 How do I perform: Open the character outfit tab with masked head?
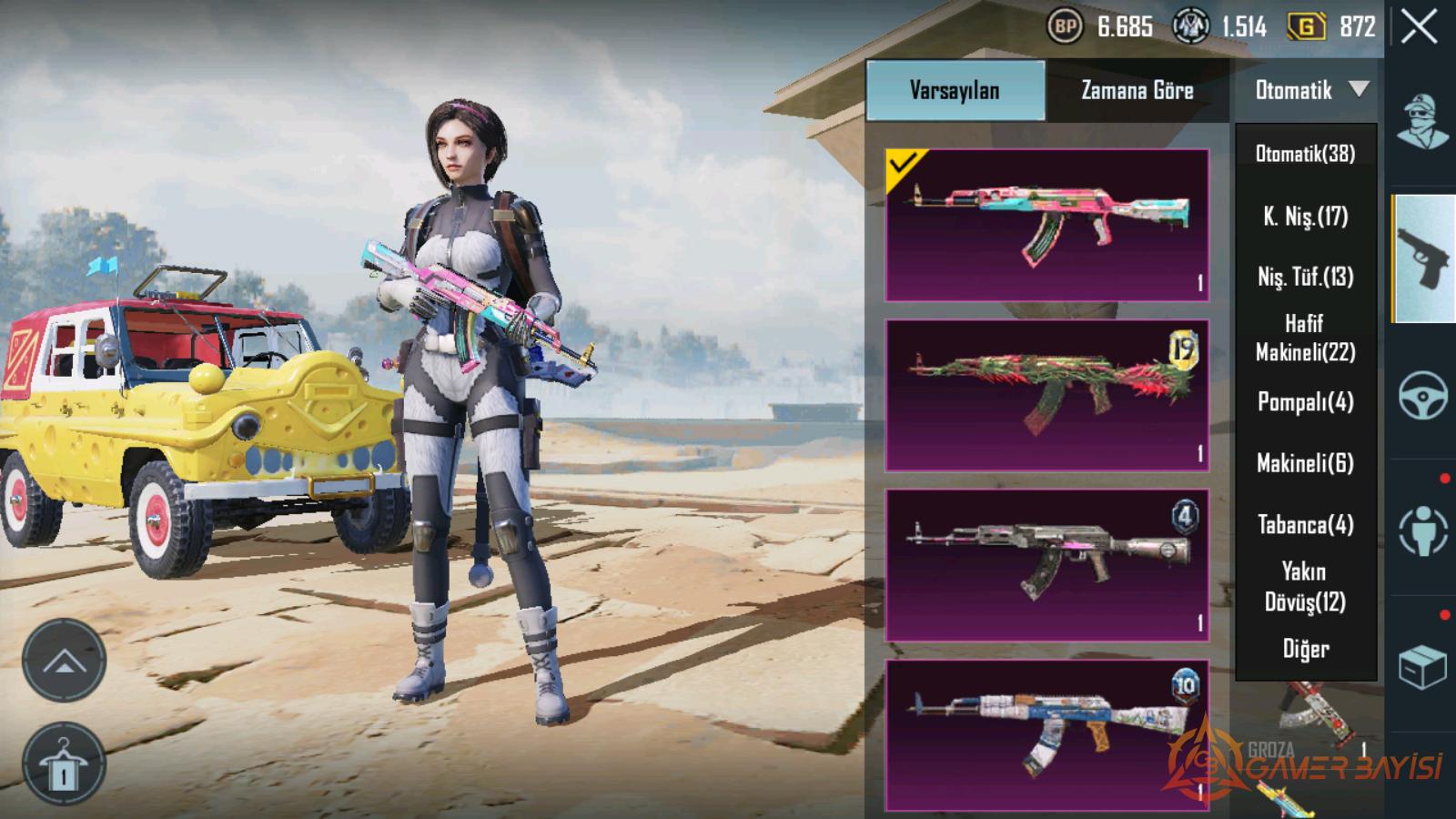(x=1423, y=122)
